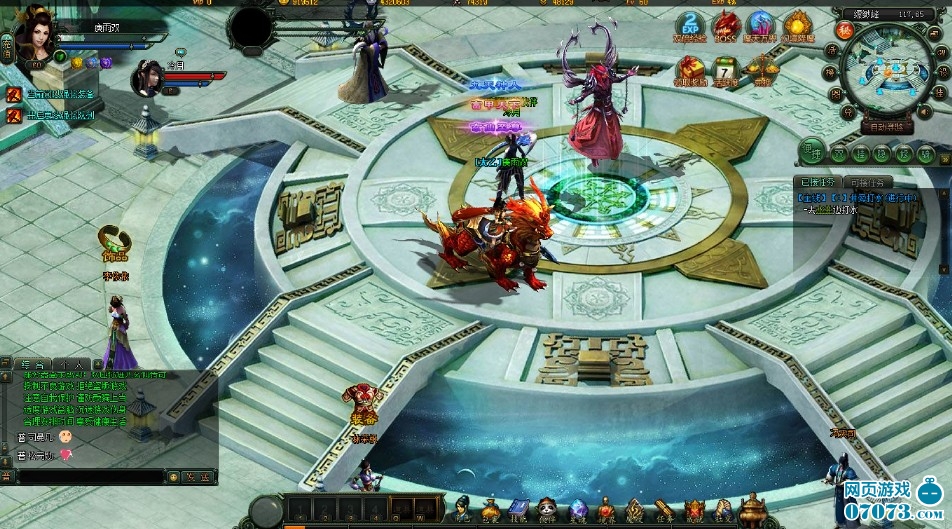This screenshot has width=952, height=529.
Task: Select the accepted quests tab
Action: (817, 182)
